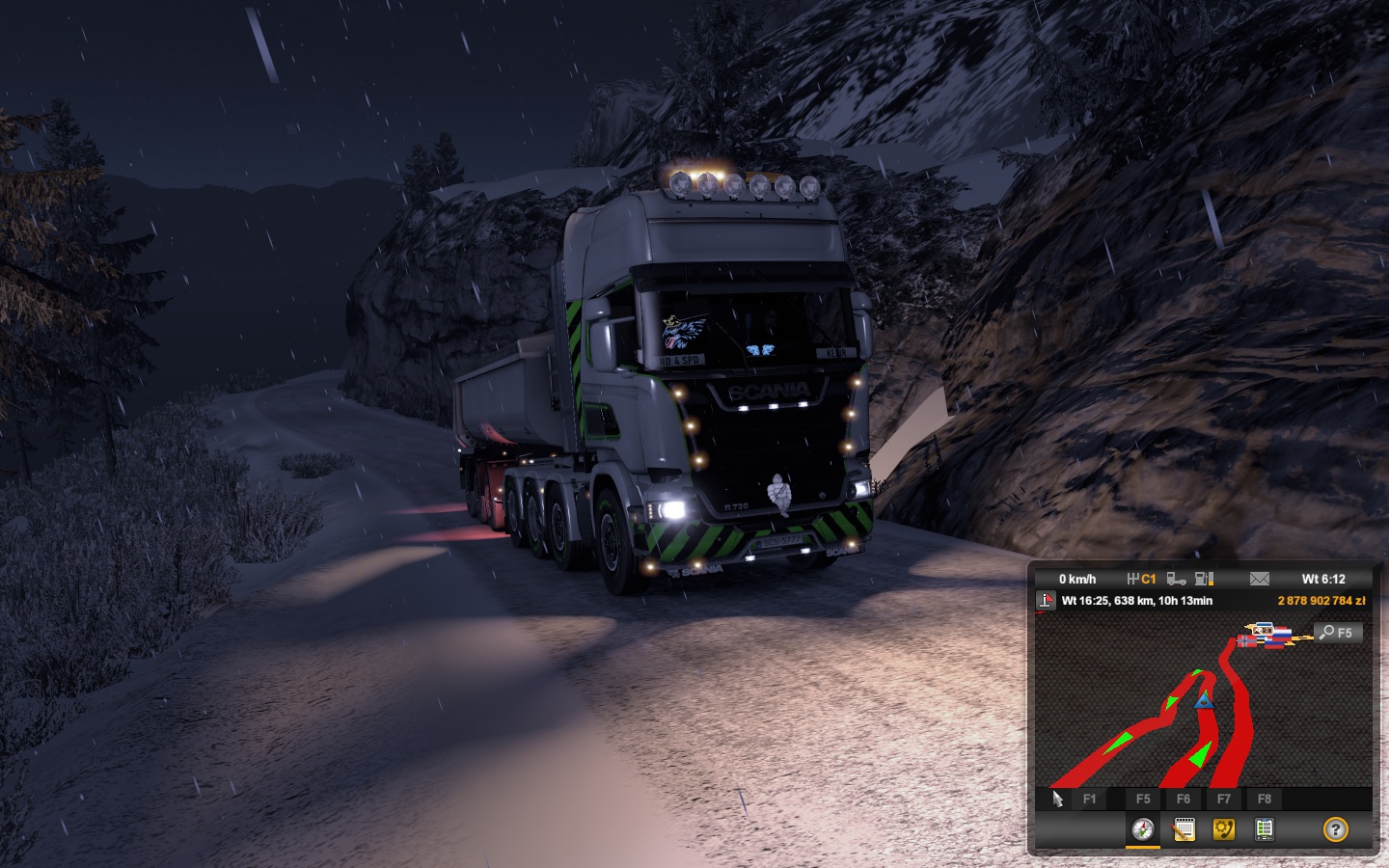Open the mail envelope icon

pos(1259,579)
